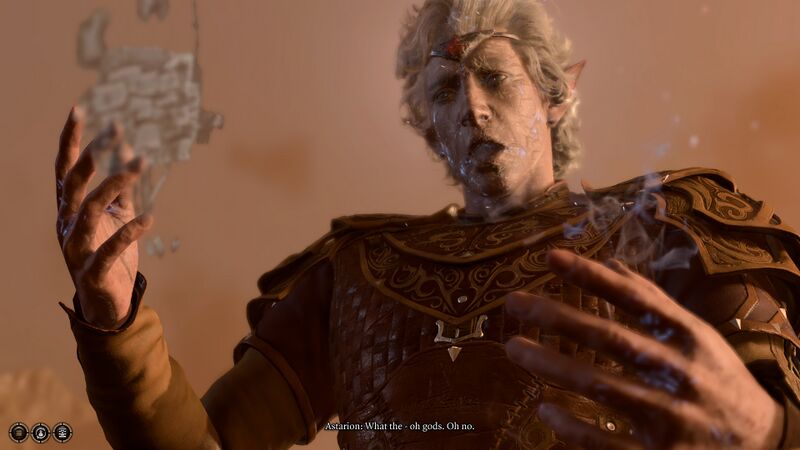Image resolution: width=800 pixels, height=450 pixels.
Task: Click the round icon with a figure silhouette
Action: [x=40, y=432]
